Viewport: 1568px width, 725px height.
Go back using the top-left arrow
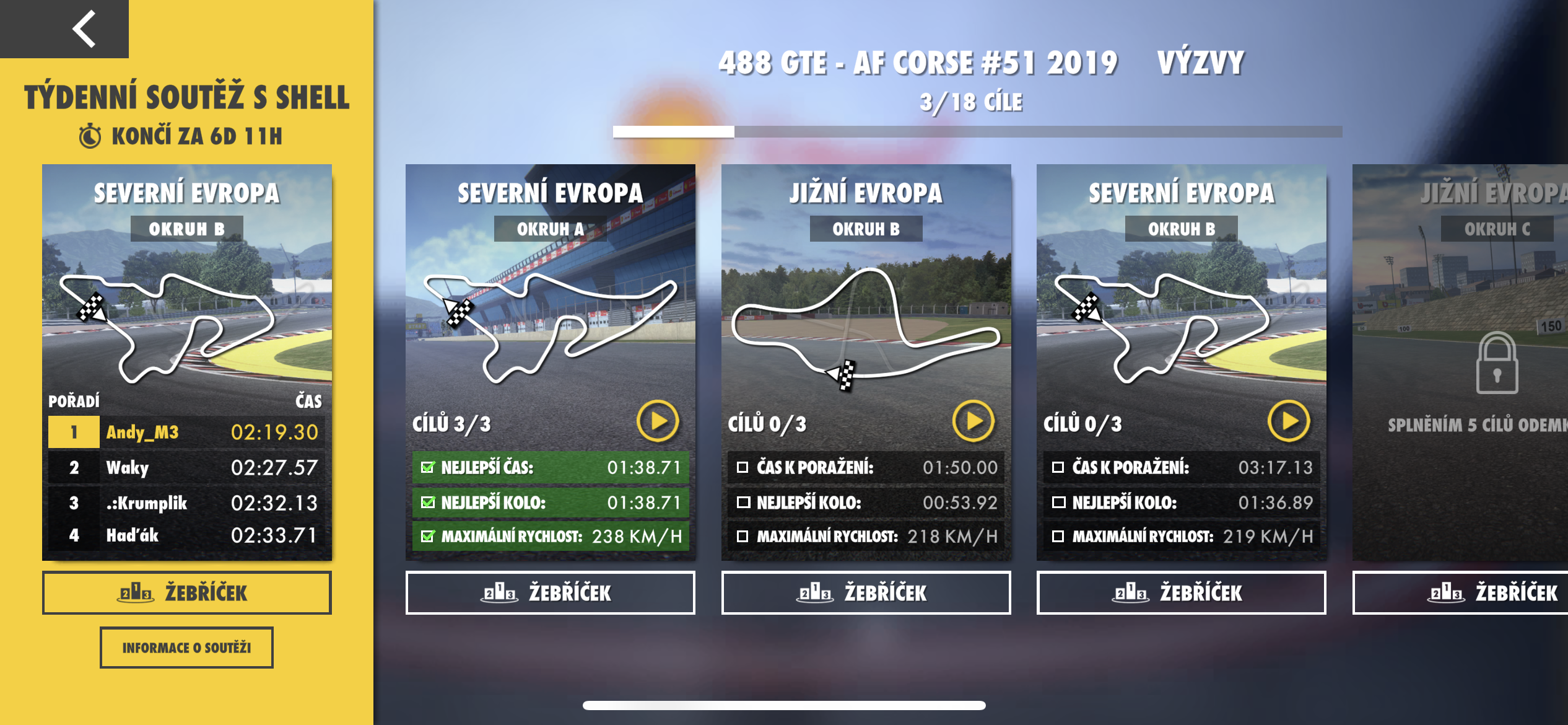(84, 29)
